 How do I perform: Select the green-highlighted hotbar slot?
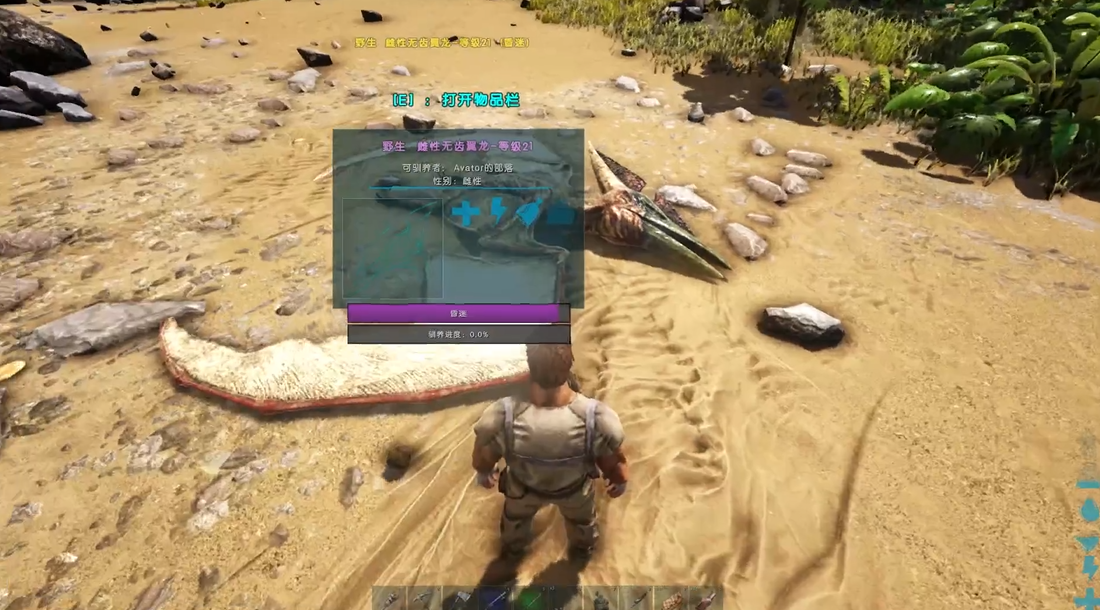530,599
